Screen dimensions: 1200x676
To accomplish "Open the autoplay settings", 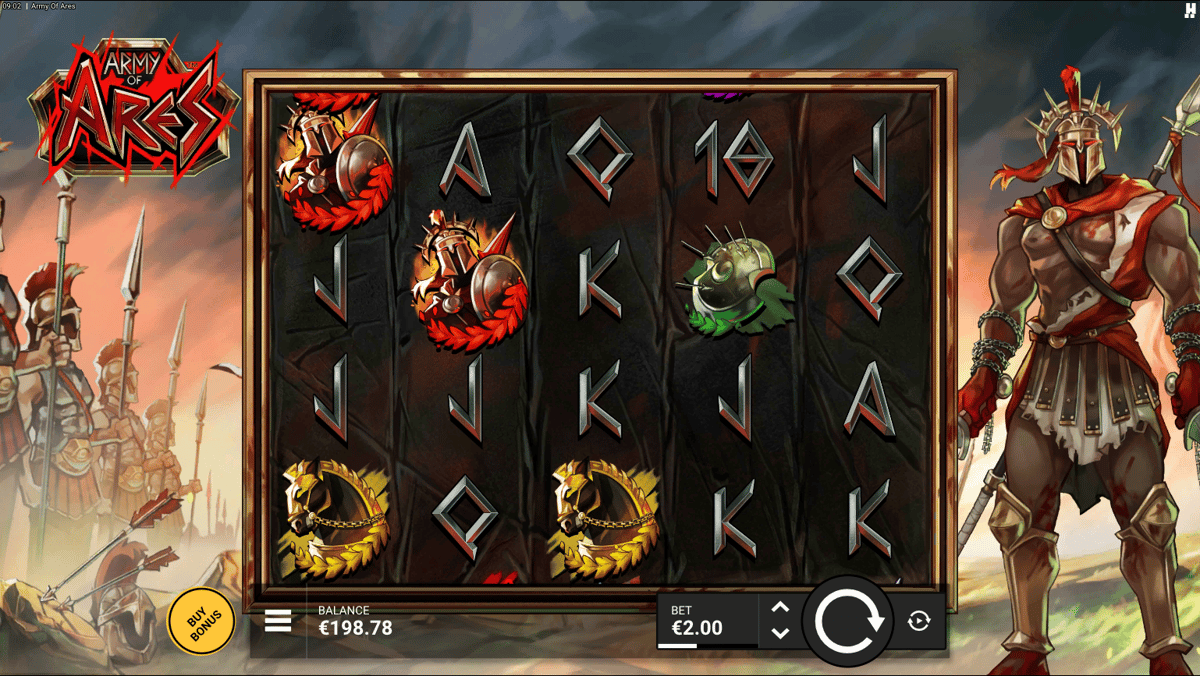I will pyautogui.click(x=919, y=621).
